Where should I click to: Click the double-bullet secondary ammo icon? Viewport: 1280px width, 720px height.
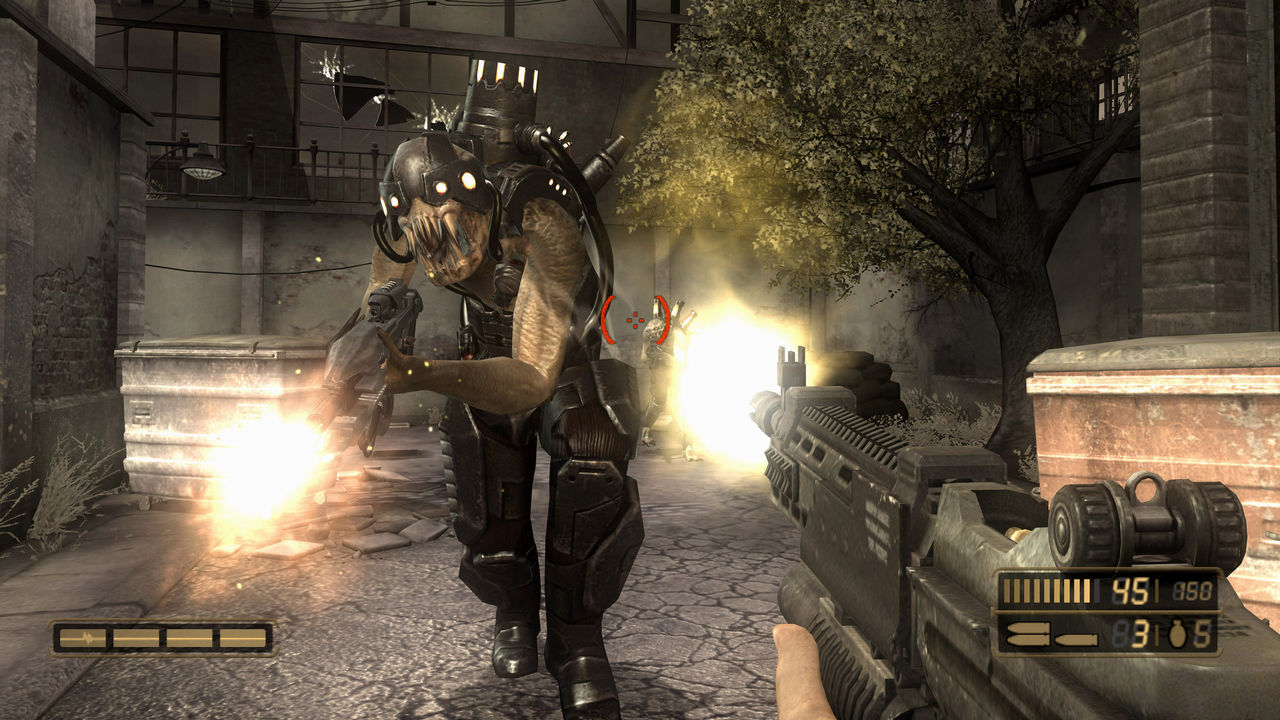pyautogui.click(x=1028, y=632)
